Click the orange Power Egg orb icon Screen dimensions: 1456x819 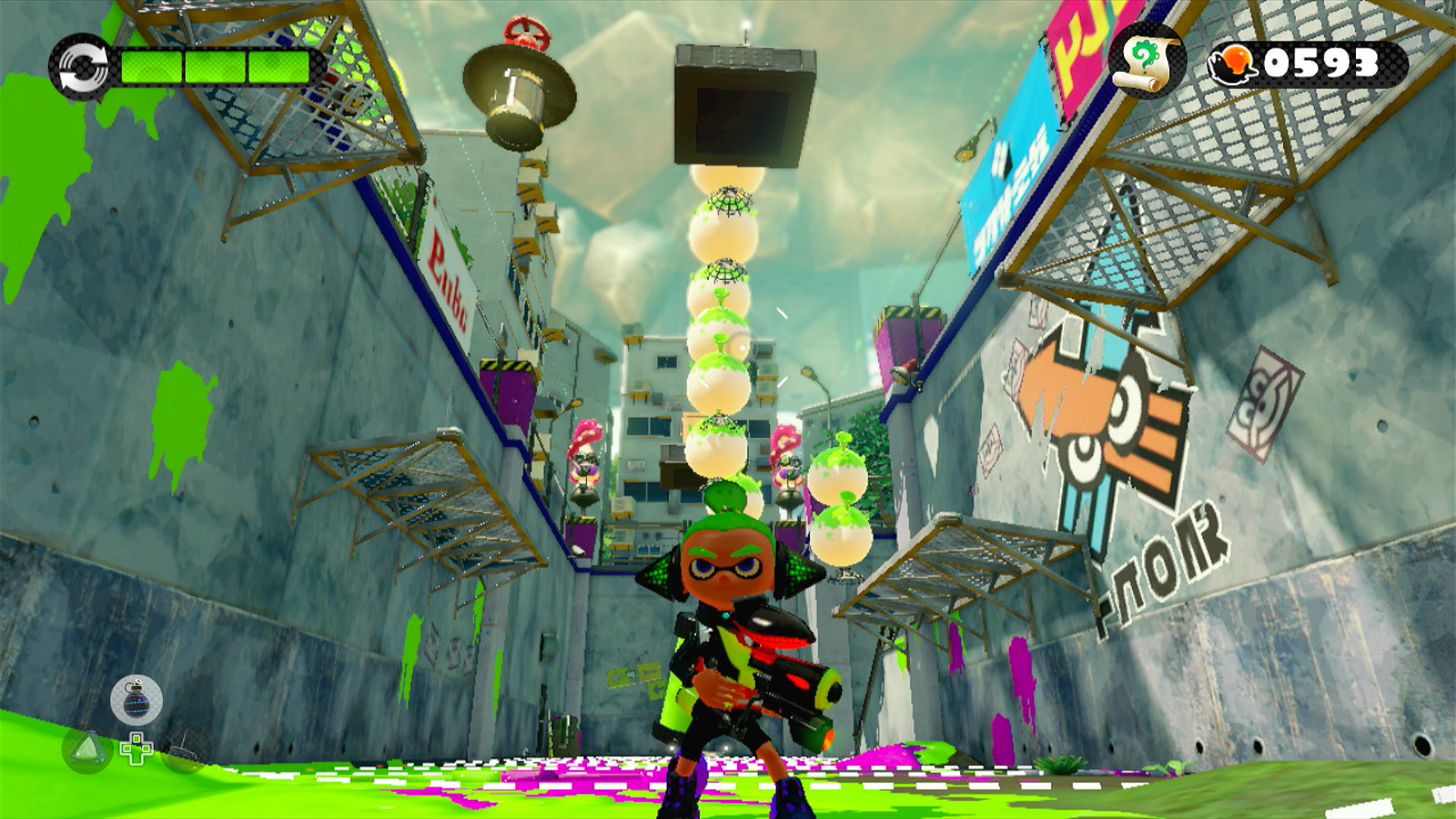[x=1235, y=64]
